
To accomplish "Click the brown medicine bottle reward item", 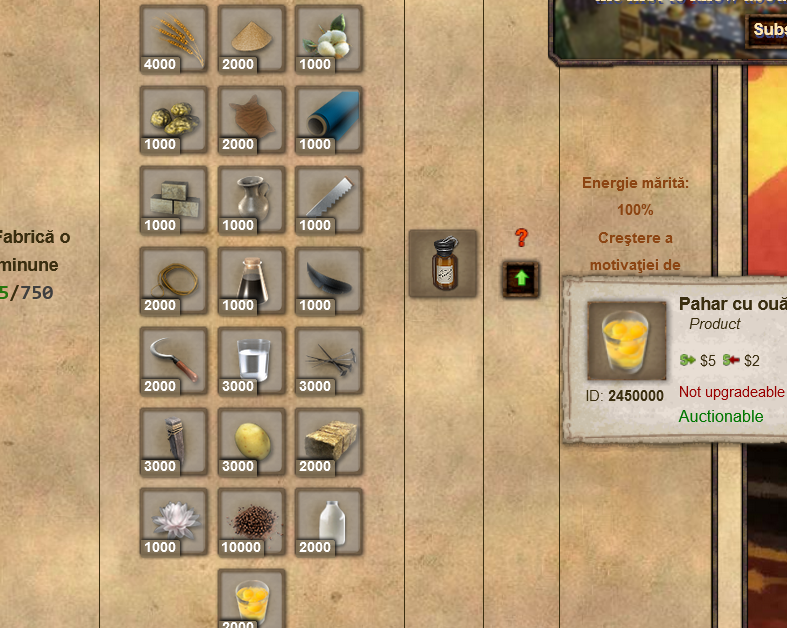I will (x=443, y=263).
